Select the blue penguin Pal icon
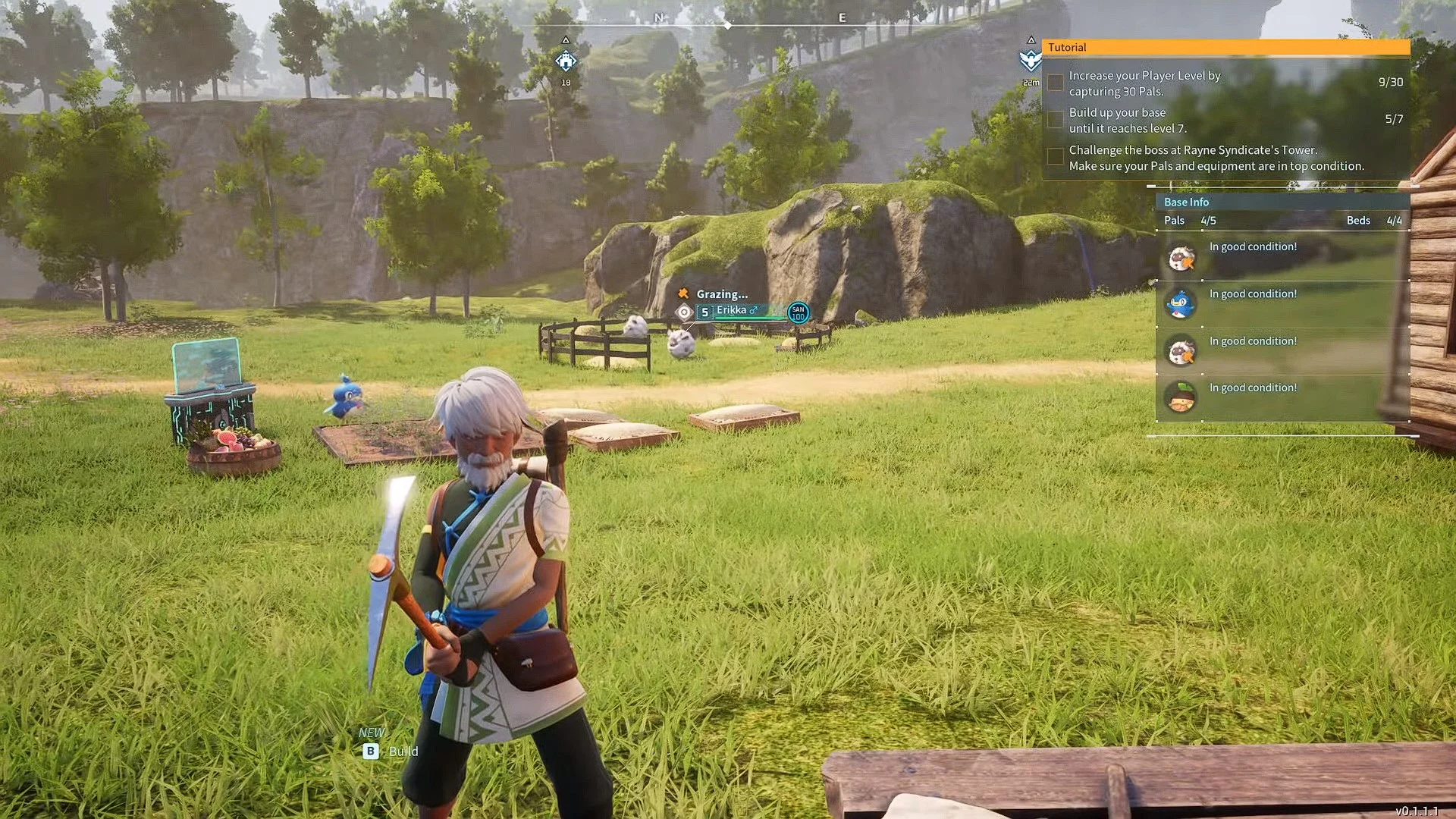 [x=1181, y=304]
